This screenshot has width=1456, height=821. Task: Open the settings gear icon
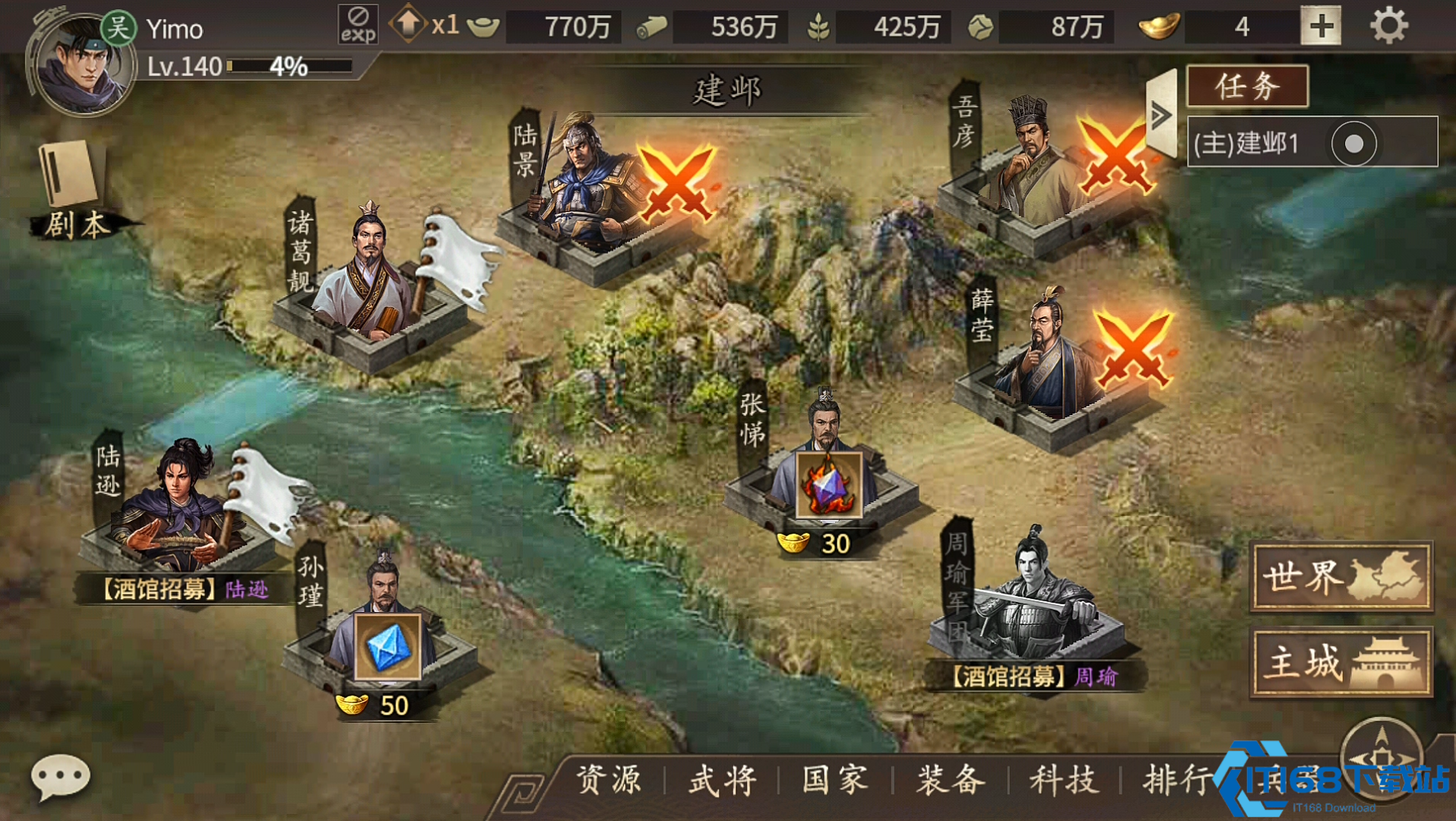[x=1388, y=27]
